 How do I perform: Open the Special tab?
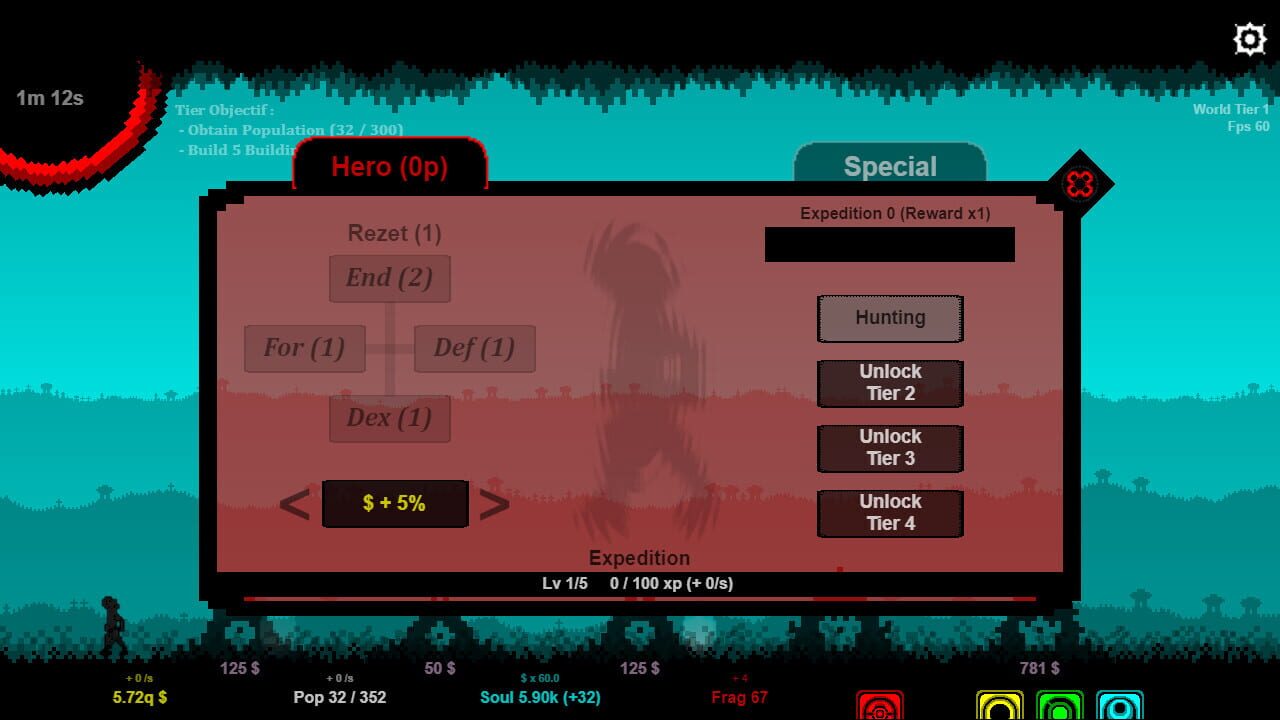click(889, 166)
